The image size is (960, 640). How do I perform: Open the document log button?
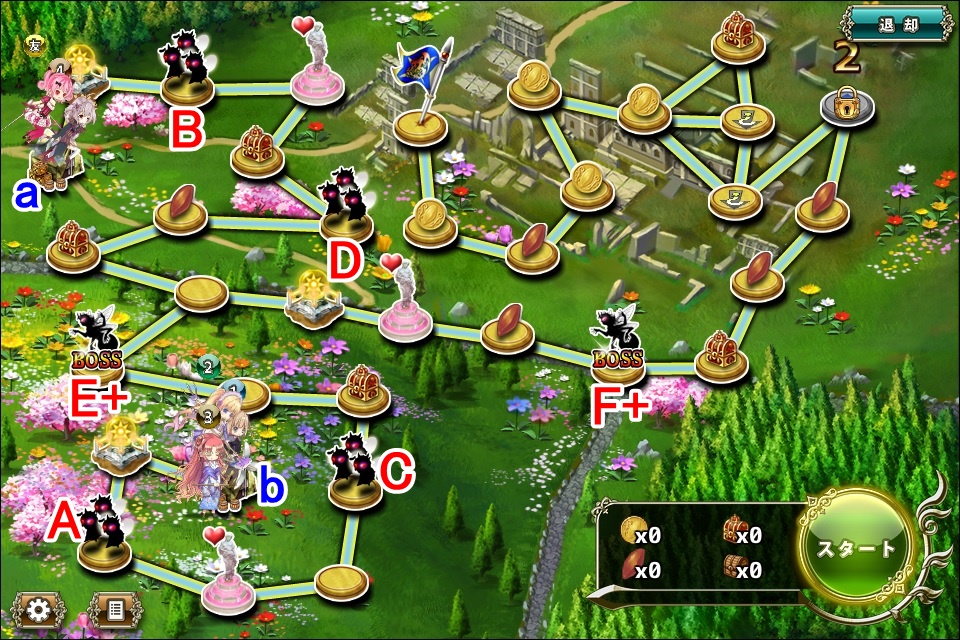coord(112,608)
